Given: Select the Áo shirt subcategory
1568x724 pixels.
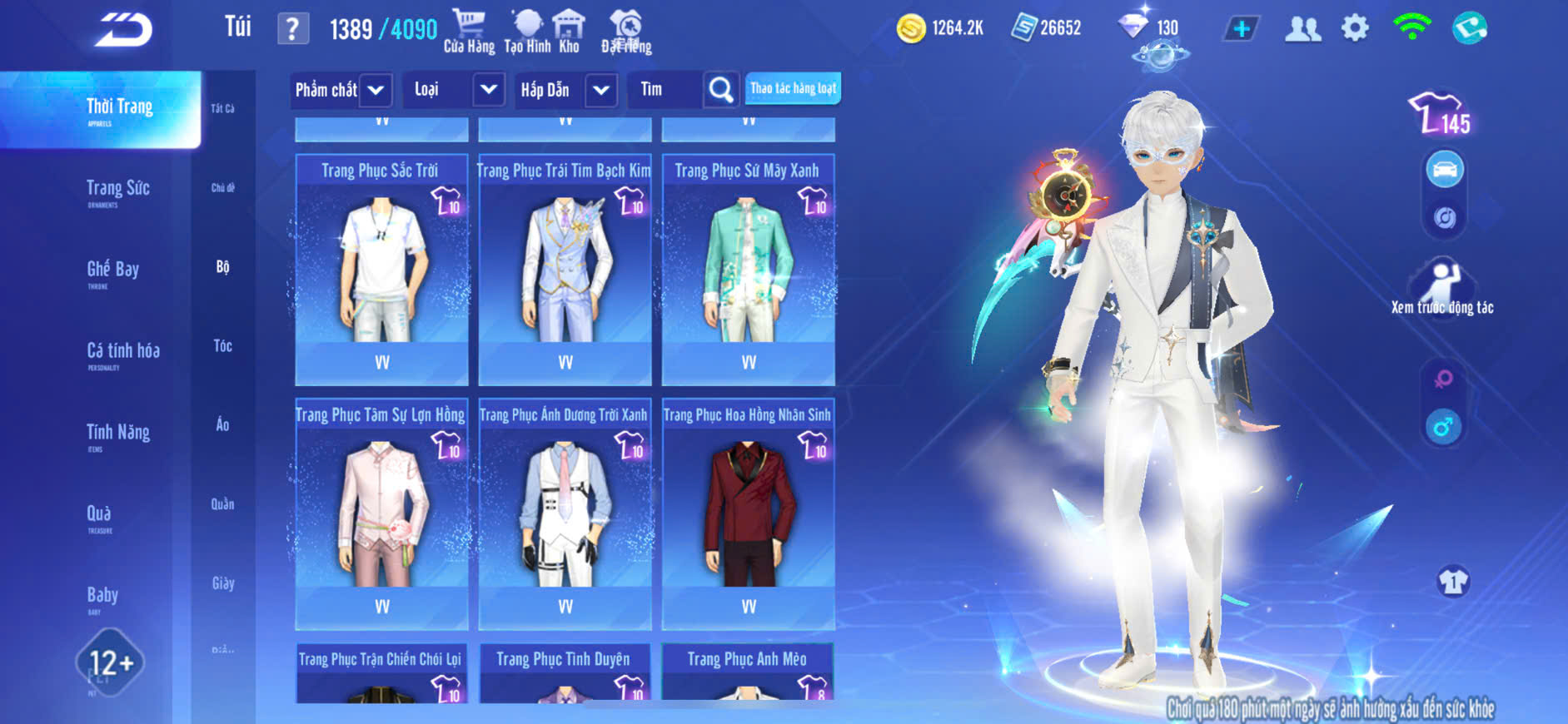Looking at the screenshot, I should click(222, 425).
